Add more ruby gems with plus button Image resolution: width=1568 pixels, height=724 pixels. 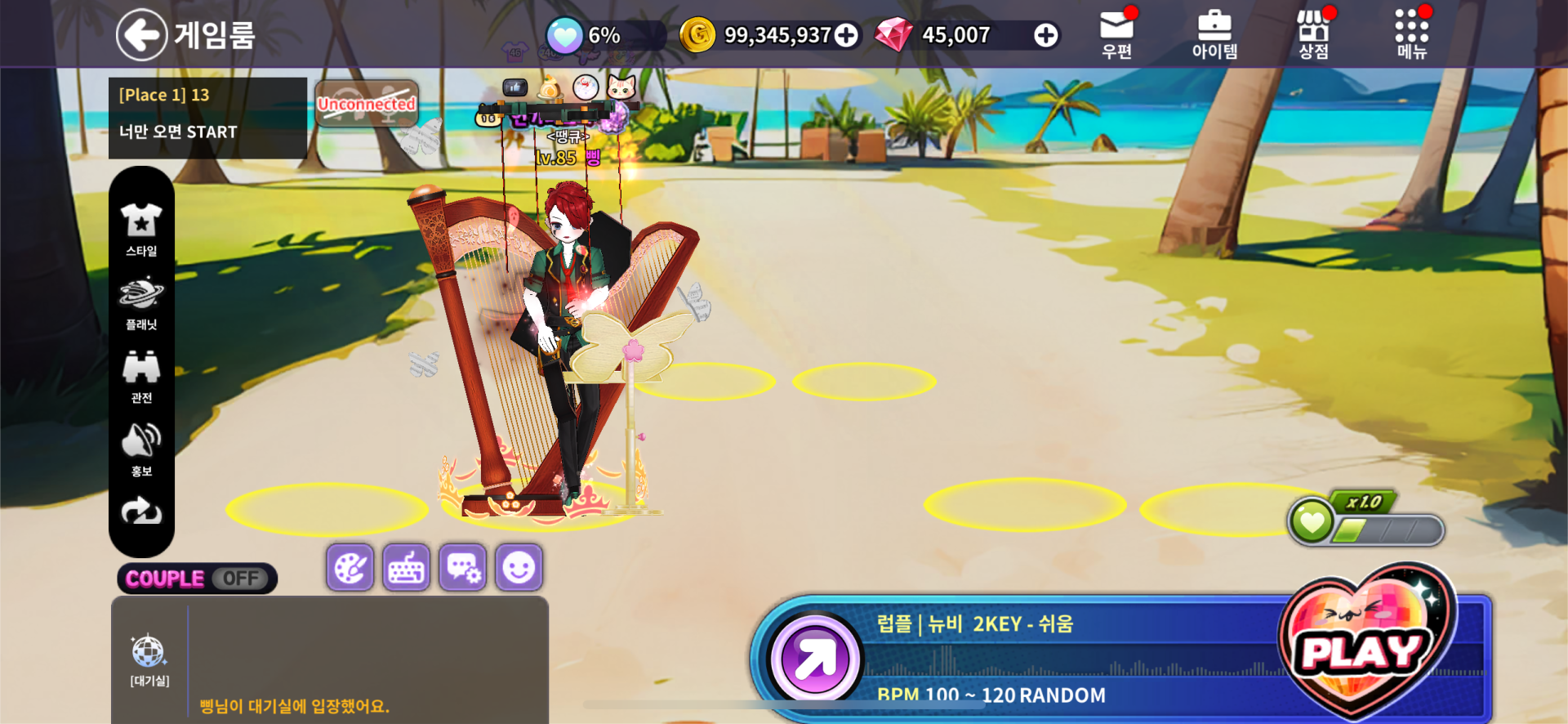(x=1045, y=35)
